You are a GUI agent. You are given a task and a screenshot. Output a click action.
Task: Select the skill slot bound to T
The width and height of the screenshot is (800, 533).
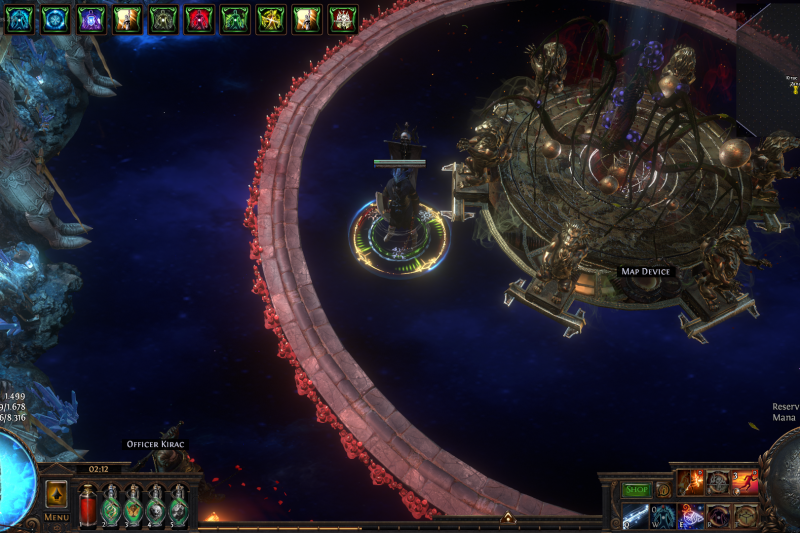tap(745, 516)
